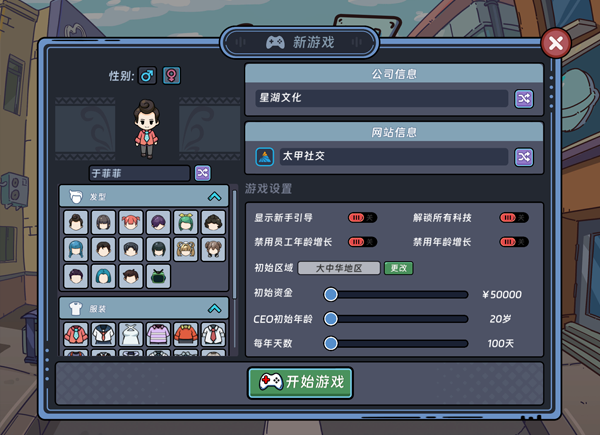Edit the character name field
The width and height of the screenshot is (600, 435).
[139, 173]
